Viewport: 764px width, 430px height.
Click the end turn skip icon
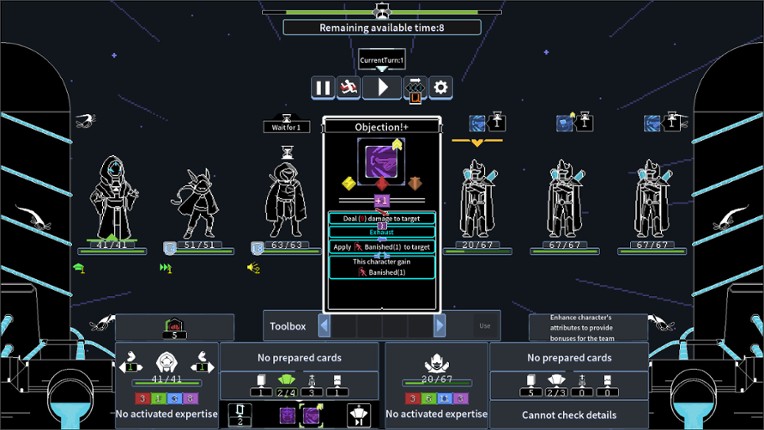(358, 414)
